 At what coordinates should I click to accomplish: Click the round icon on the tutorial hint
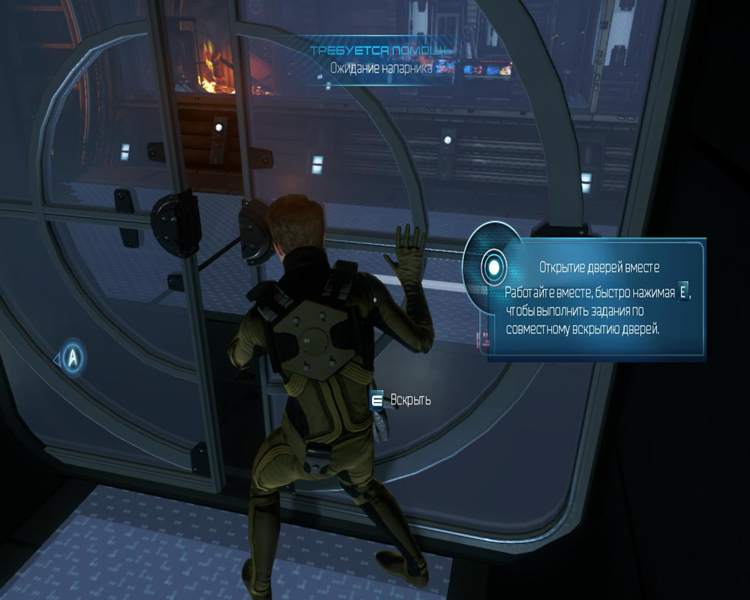(x=492, y=267)
